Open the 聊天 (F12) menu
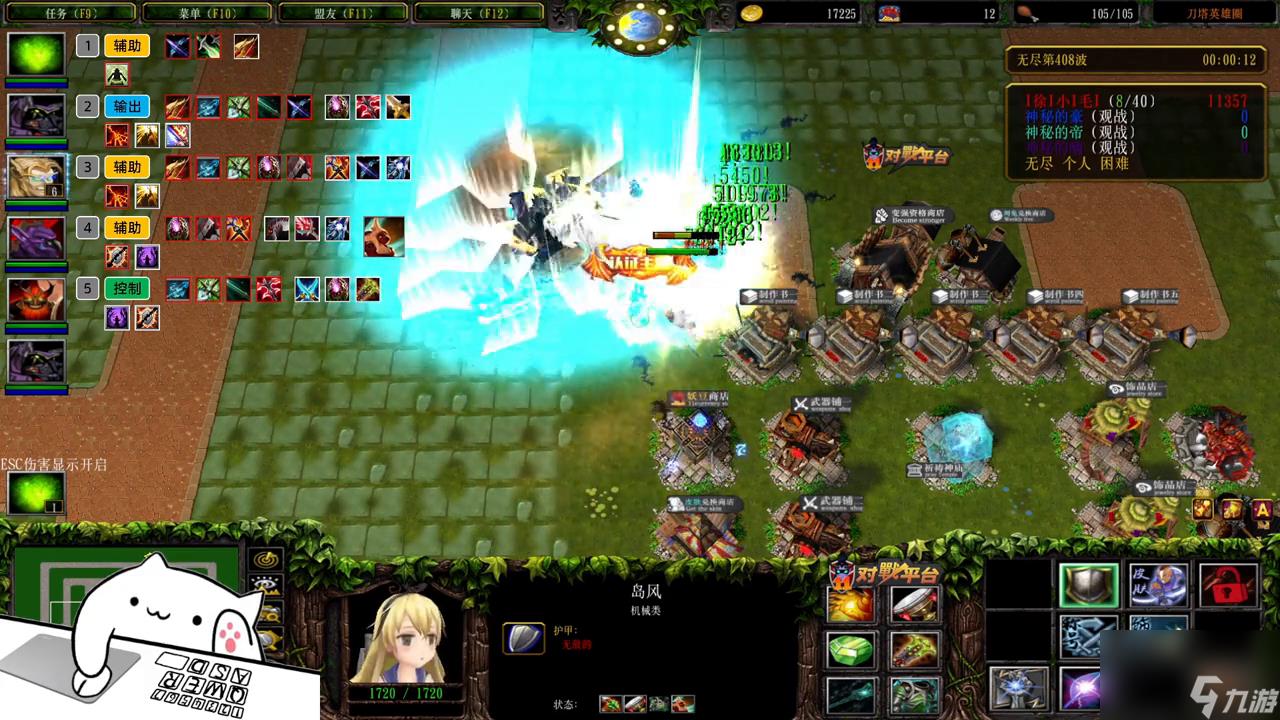The image size is (1280, 720). [476, 13]
